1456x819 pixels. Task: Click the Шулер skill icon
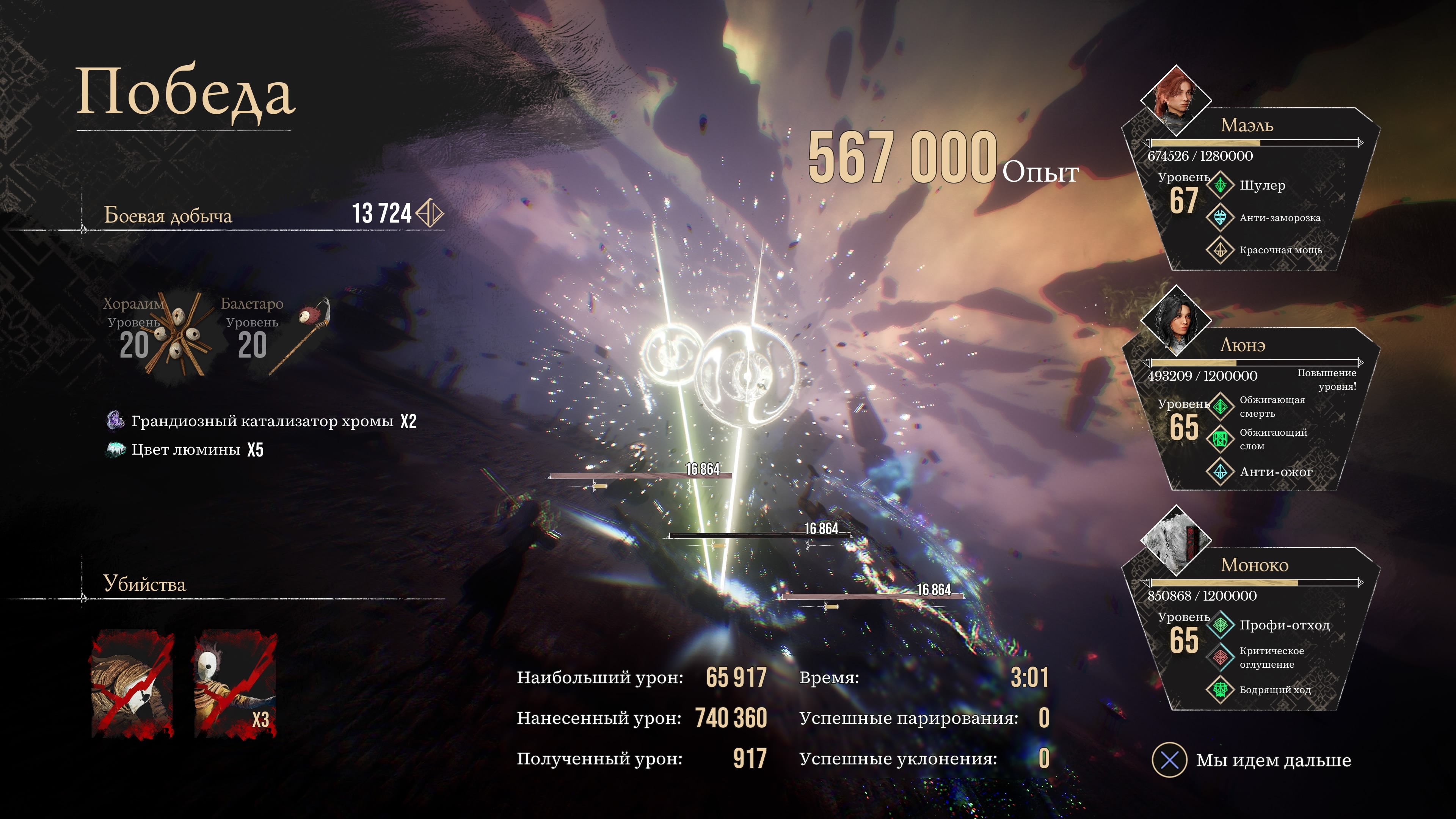(1220, 185)
